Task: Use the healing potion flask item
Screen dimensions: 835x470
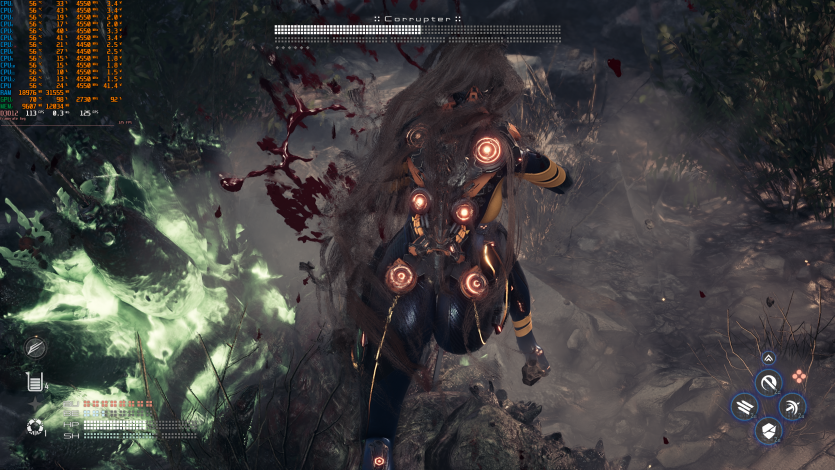Action: 36,381
